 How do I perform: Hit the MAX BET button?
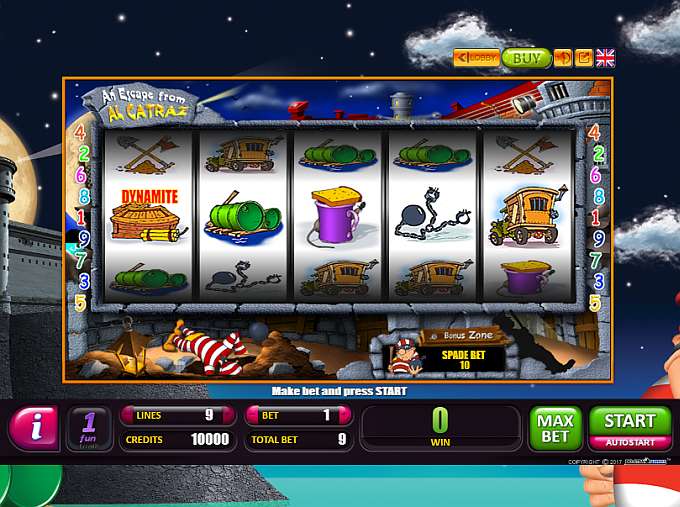pos(554,428)
